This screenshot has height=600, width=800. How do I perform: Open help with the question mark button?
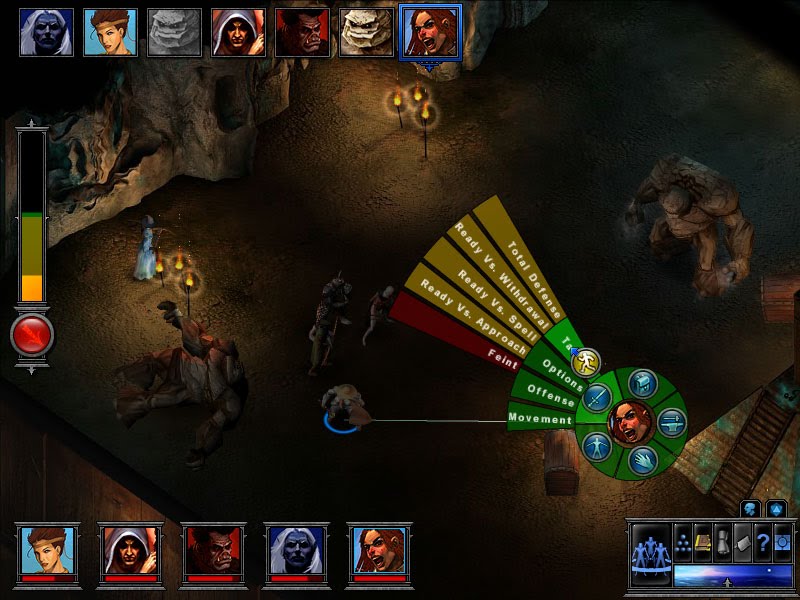(763, 540)
